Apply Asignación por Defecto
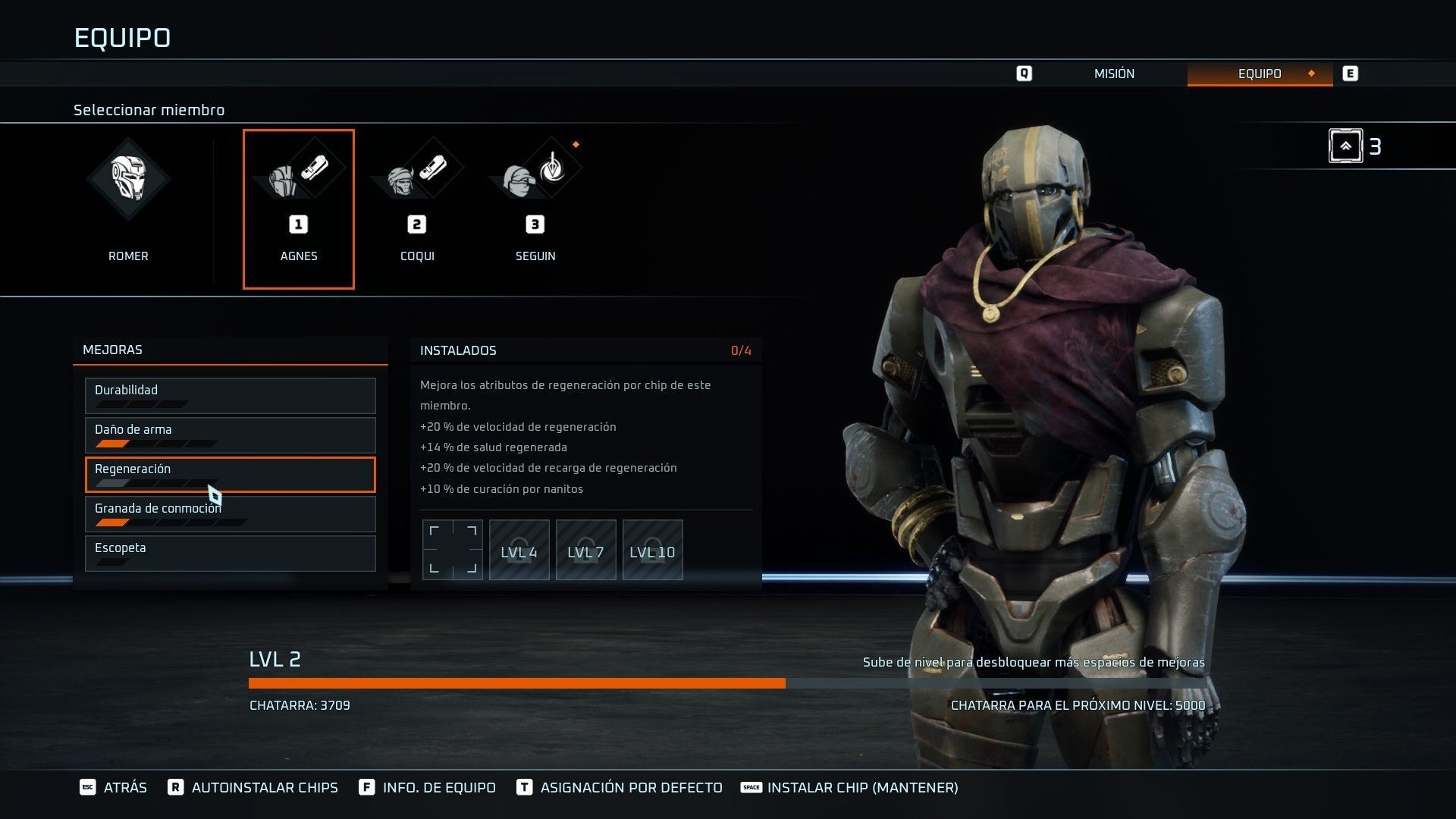 click(x=620, y=787)
